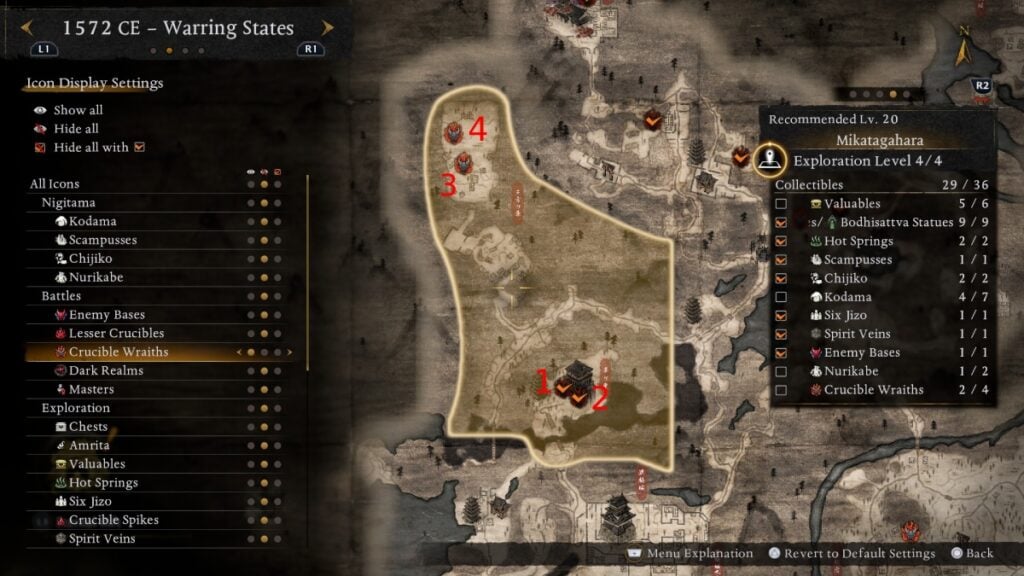Select Show all display option
The image size is (1024, 576).
(x=77, y=110)
